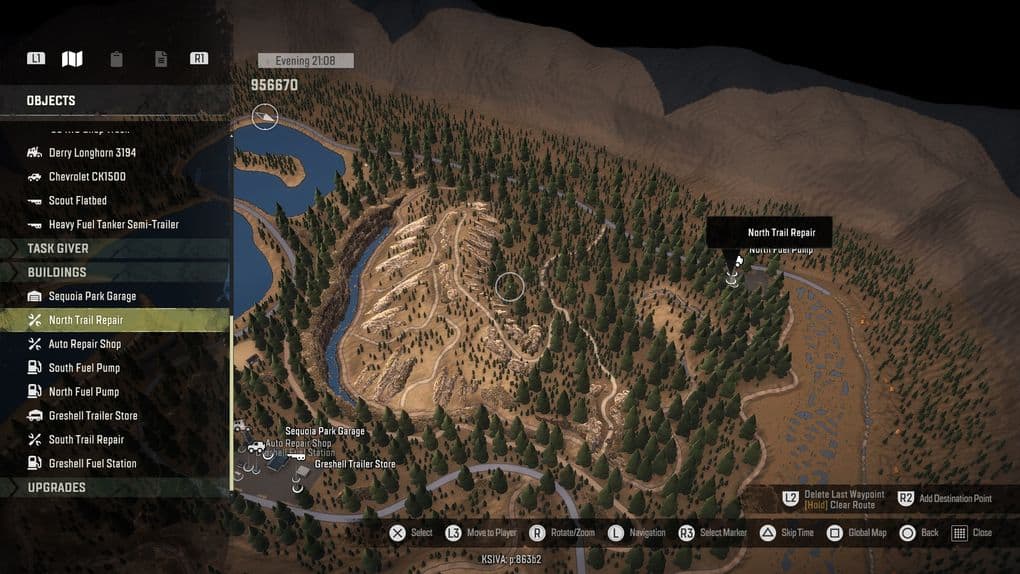Select the Chevrolet CK1500 entry
The width and height of the screenshot is (1020, 574).
(x=87, y=177)
